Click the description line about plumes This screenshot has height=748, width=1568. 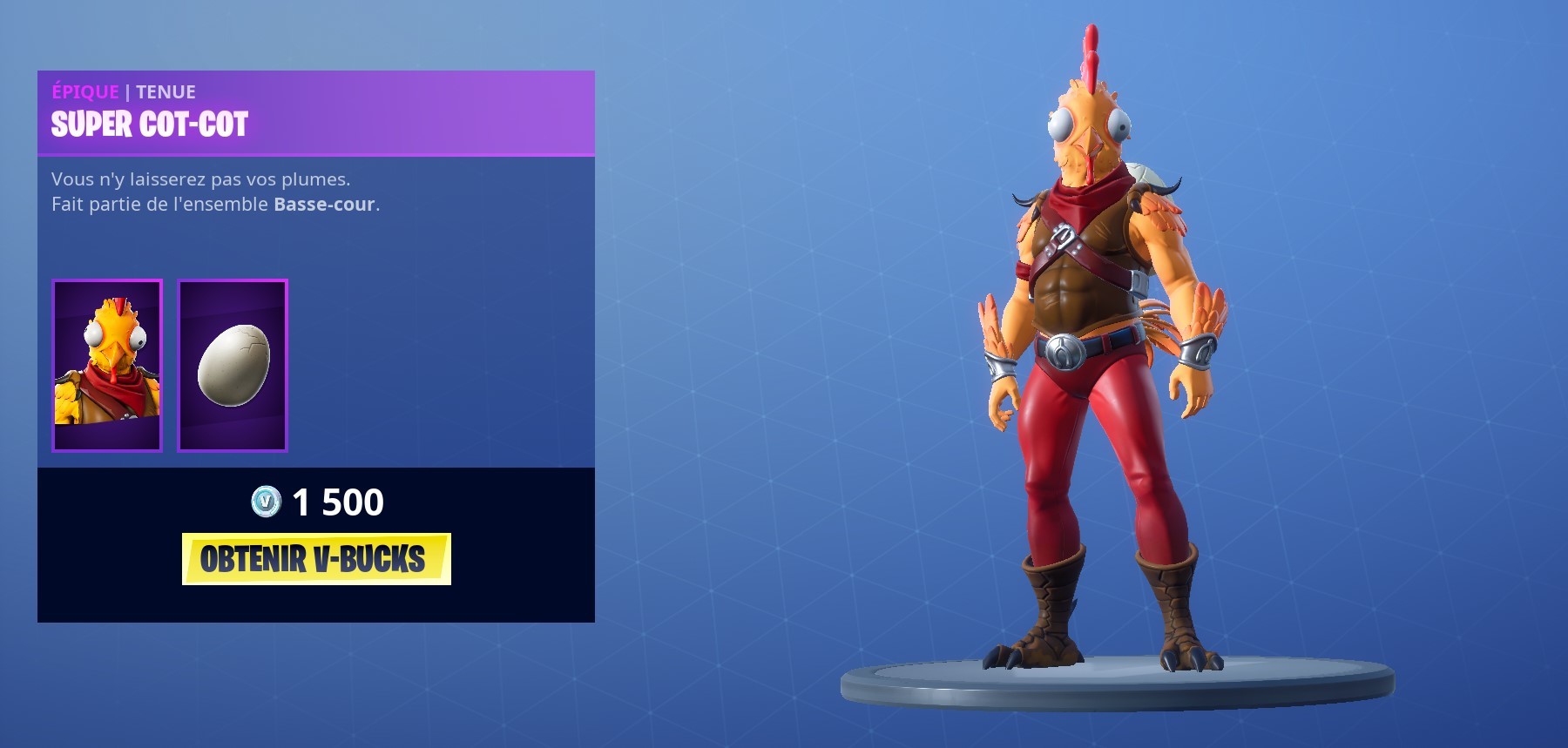(x=200, y=180)
